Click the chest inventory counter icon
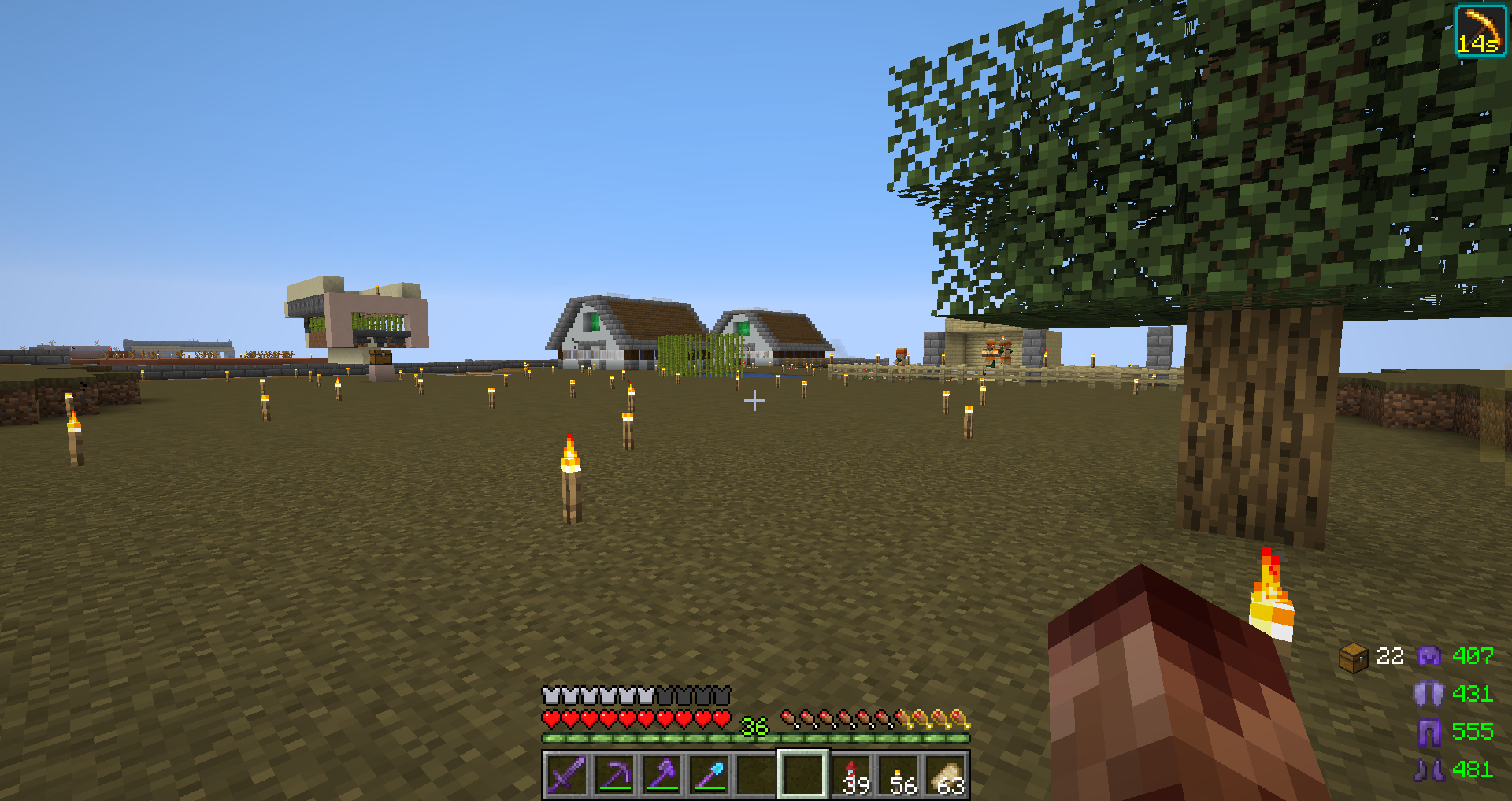1512x801 pixels. [x=1353, y=657]
